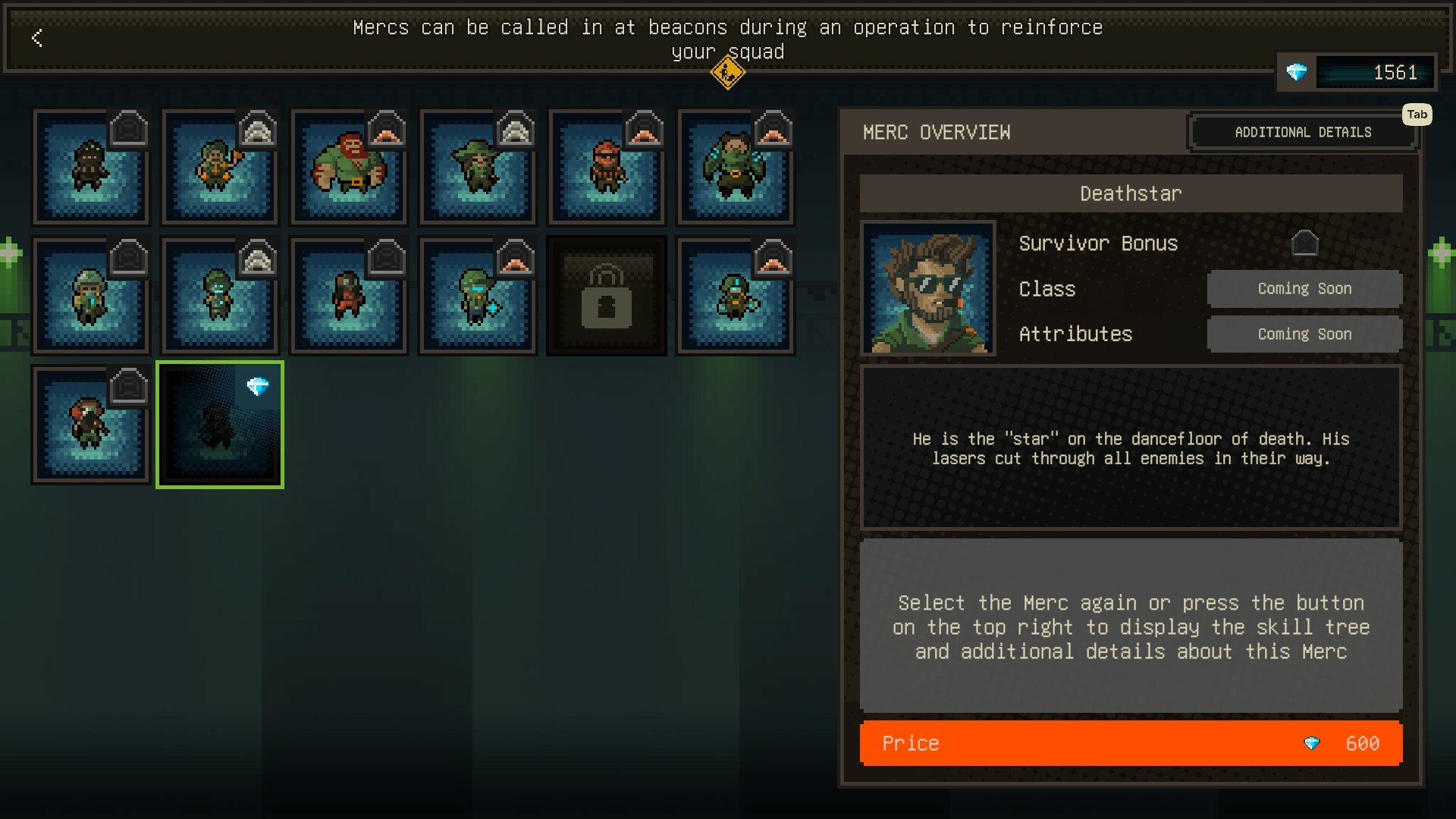Buy Deathstar with the orange Price button
The image size is (1456, 819).
(x=1130, y=743)
